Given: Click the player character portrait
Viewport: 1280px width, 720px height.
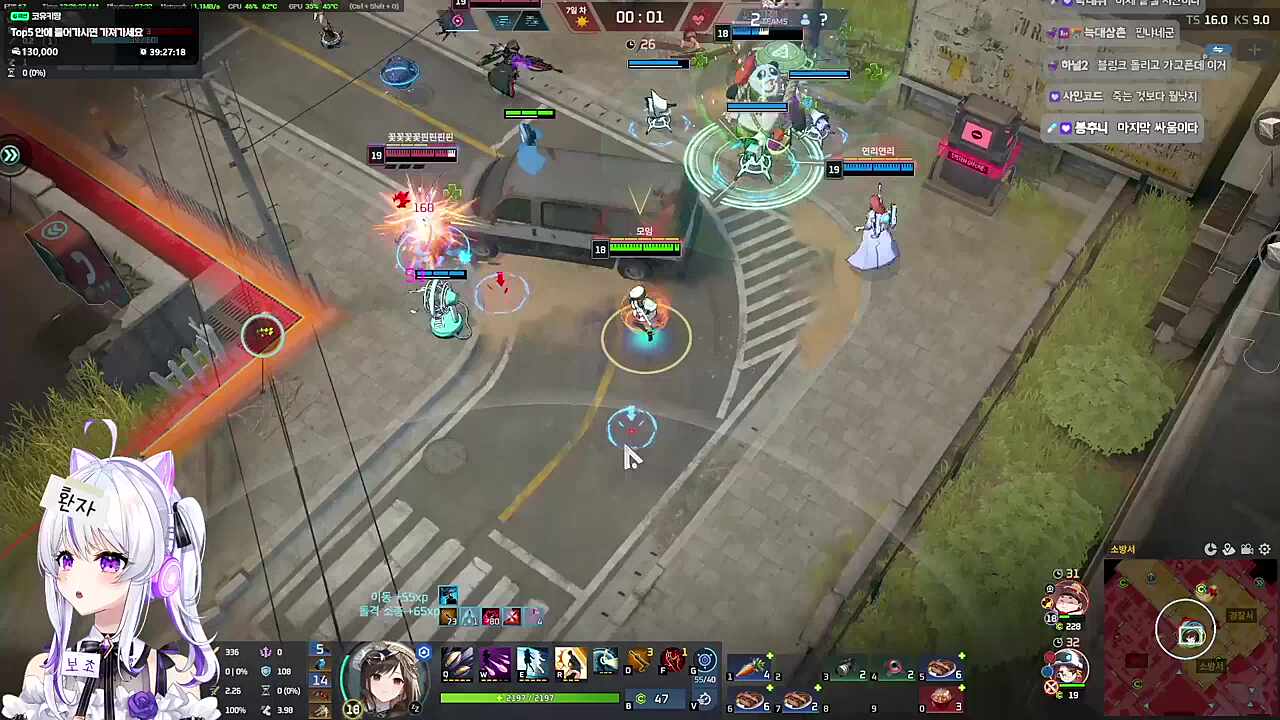Looking at the screenshot, I should (384, 678).
